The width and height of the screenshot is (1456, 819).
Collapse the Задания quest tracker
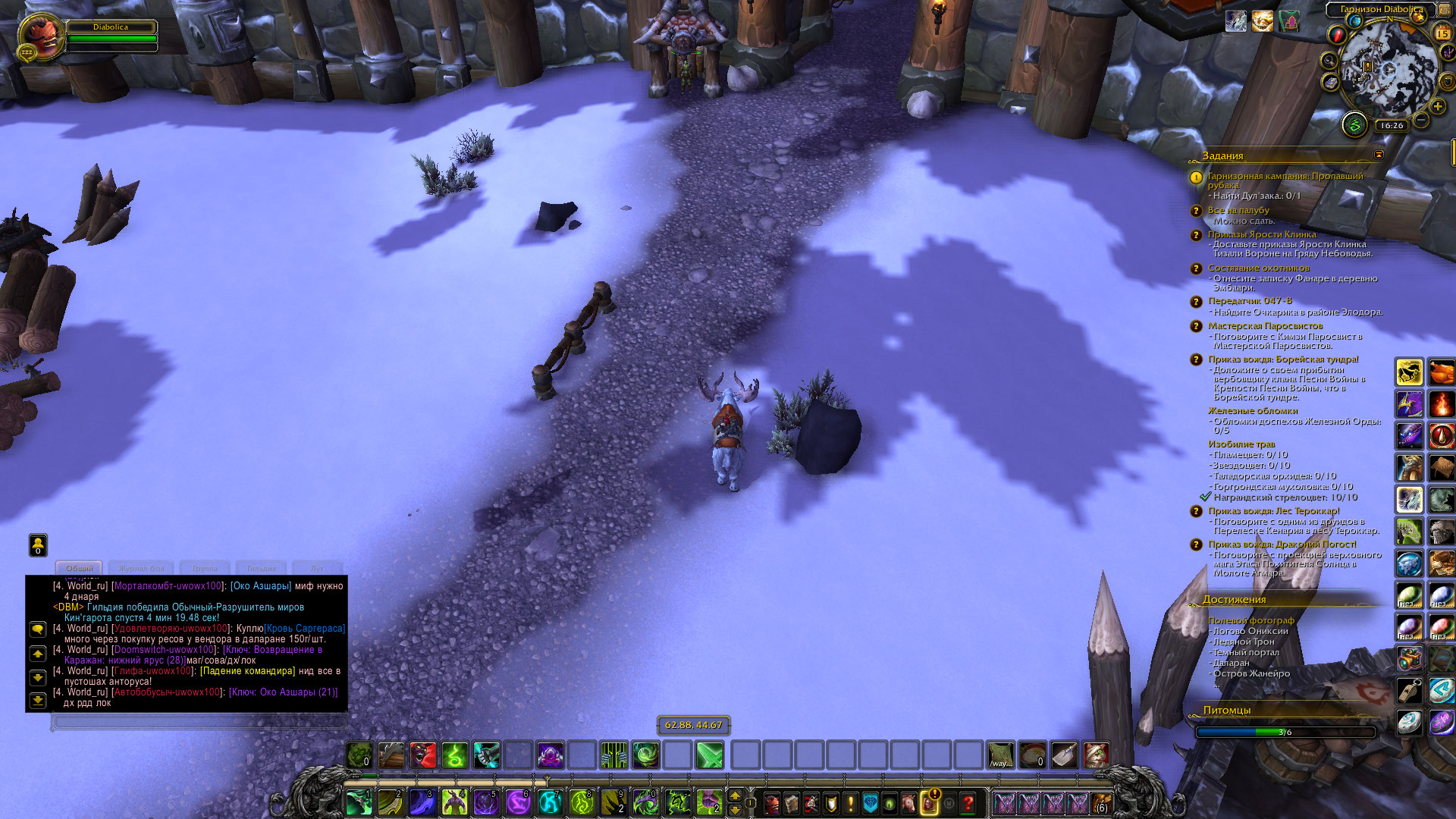1379,155
